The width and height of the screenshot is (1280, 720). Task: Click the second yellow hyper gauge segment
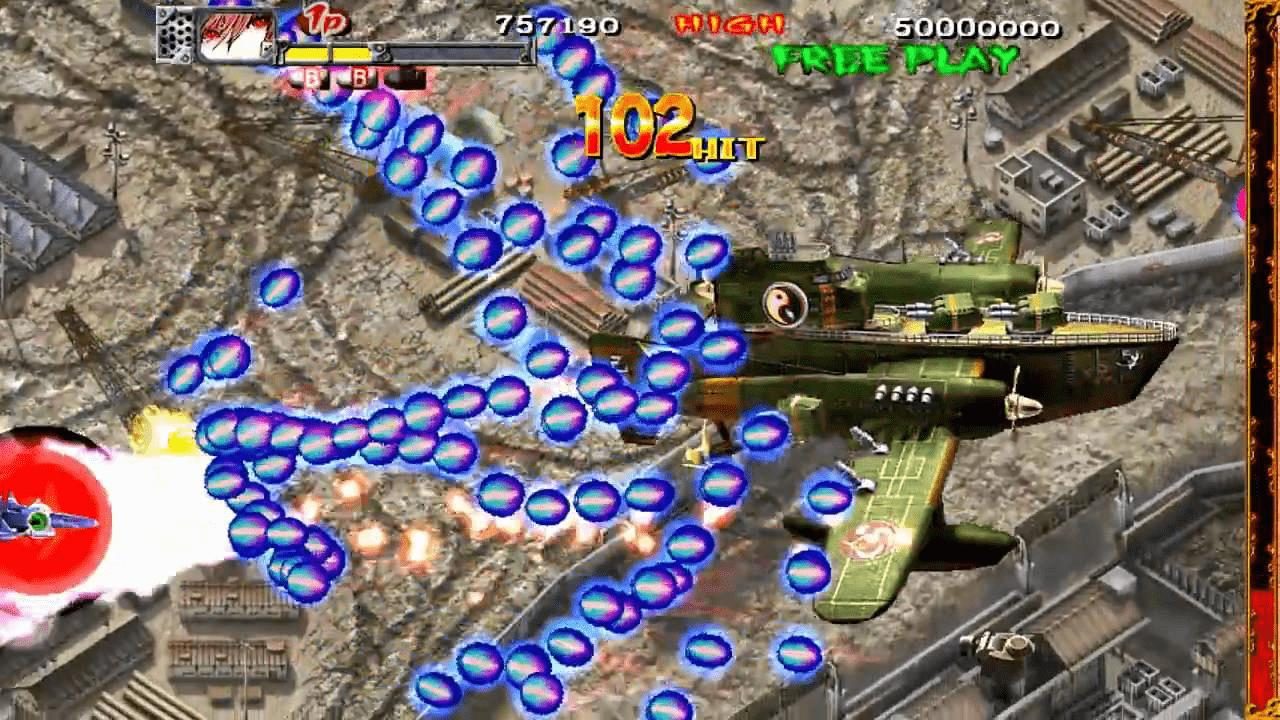click(351, 54)
